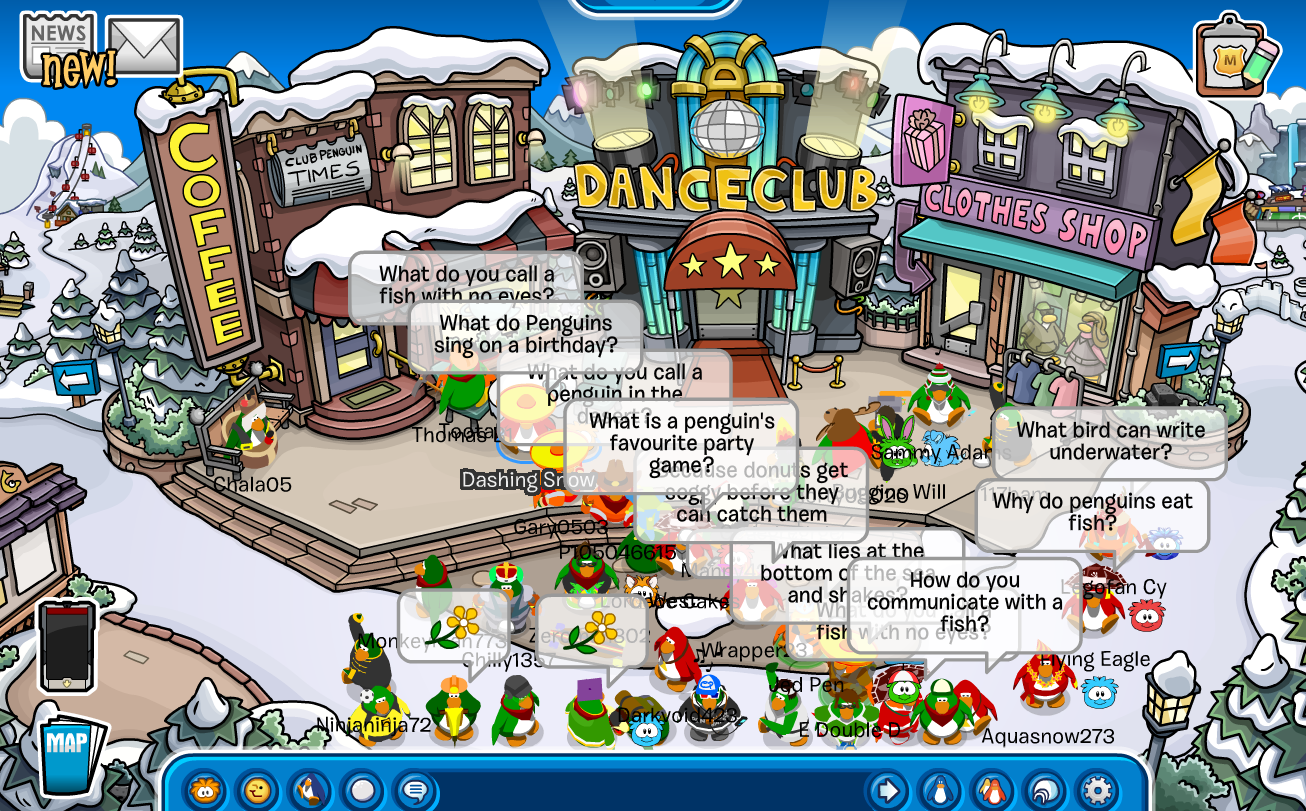This screenshot has width=1306, height=811.
Task: Check the mail envelope icon
Action: tap(144, 45)
